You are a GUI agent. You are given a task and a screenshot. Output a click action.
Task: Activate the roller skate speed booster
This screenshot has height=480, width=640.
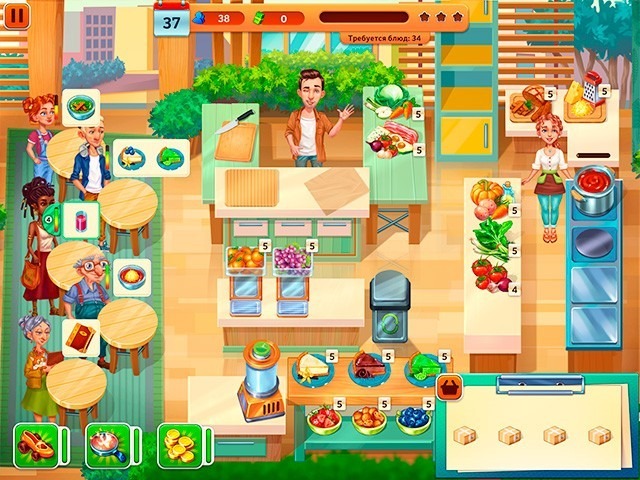(35, 443)
